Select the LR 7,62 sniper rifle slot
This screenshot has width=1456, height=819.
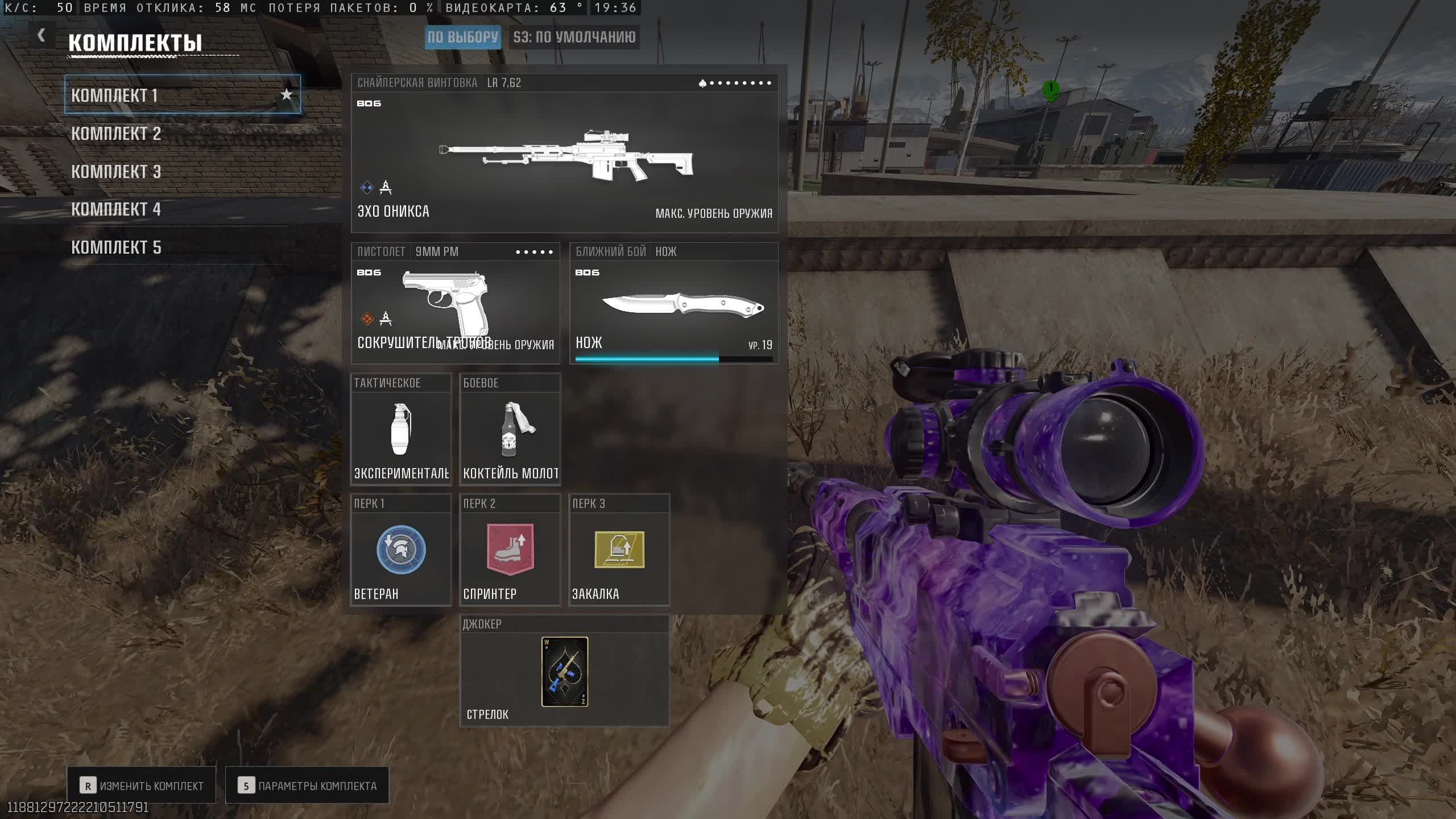click(x=564, y=154)
